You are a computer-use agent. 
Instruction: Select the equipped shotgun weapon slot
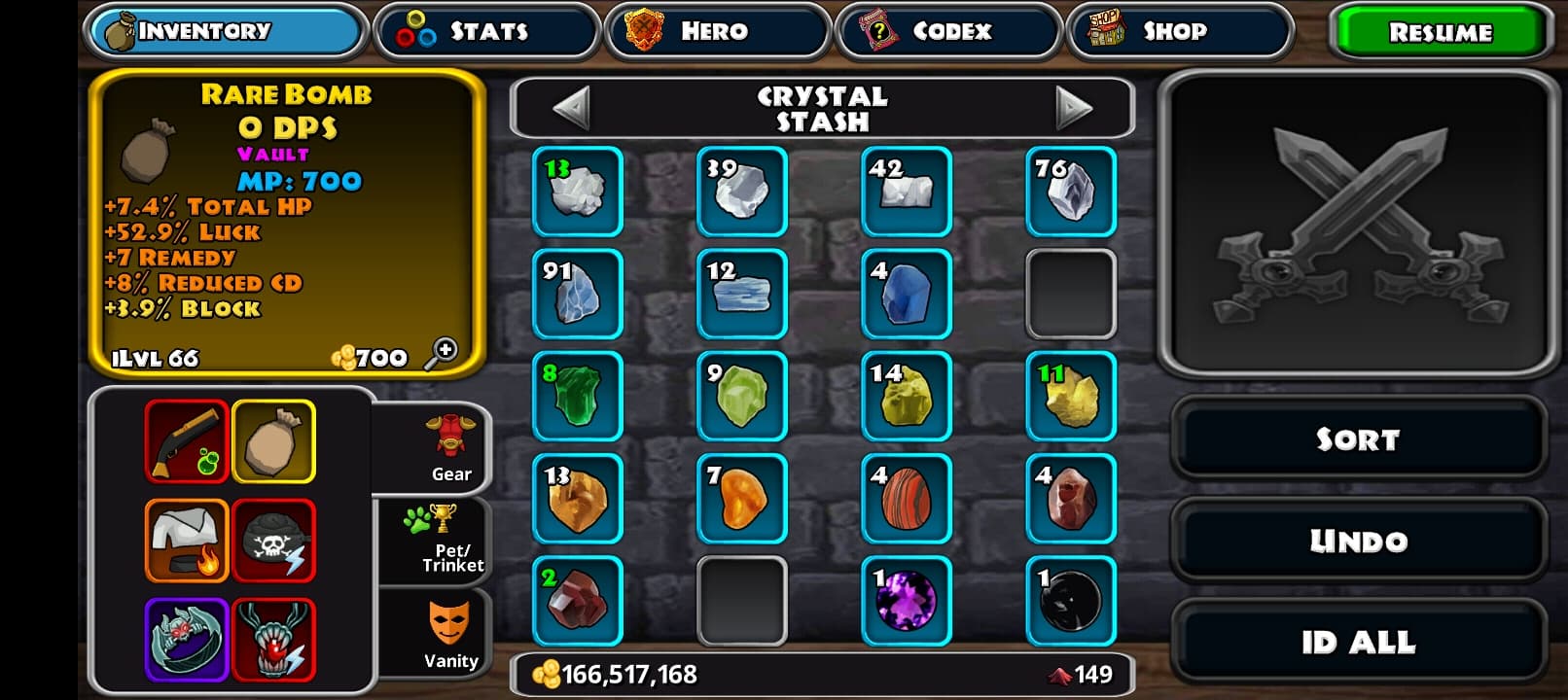point(187,441)
